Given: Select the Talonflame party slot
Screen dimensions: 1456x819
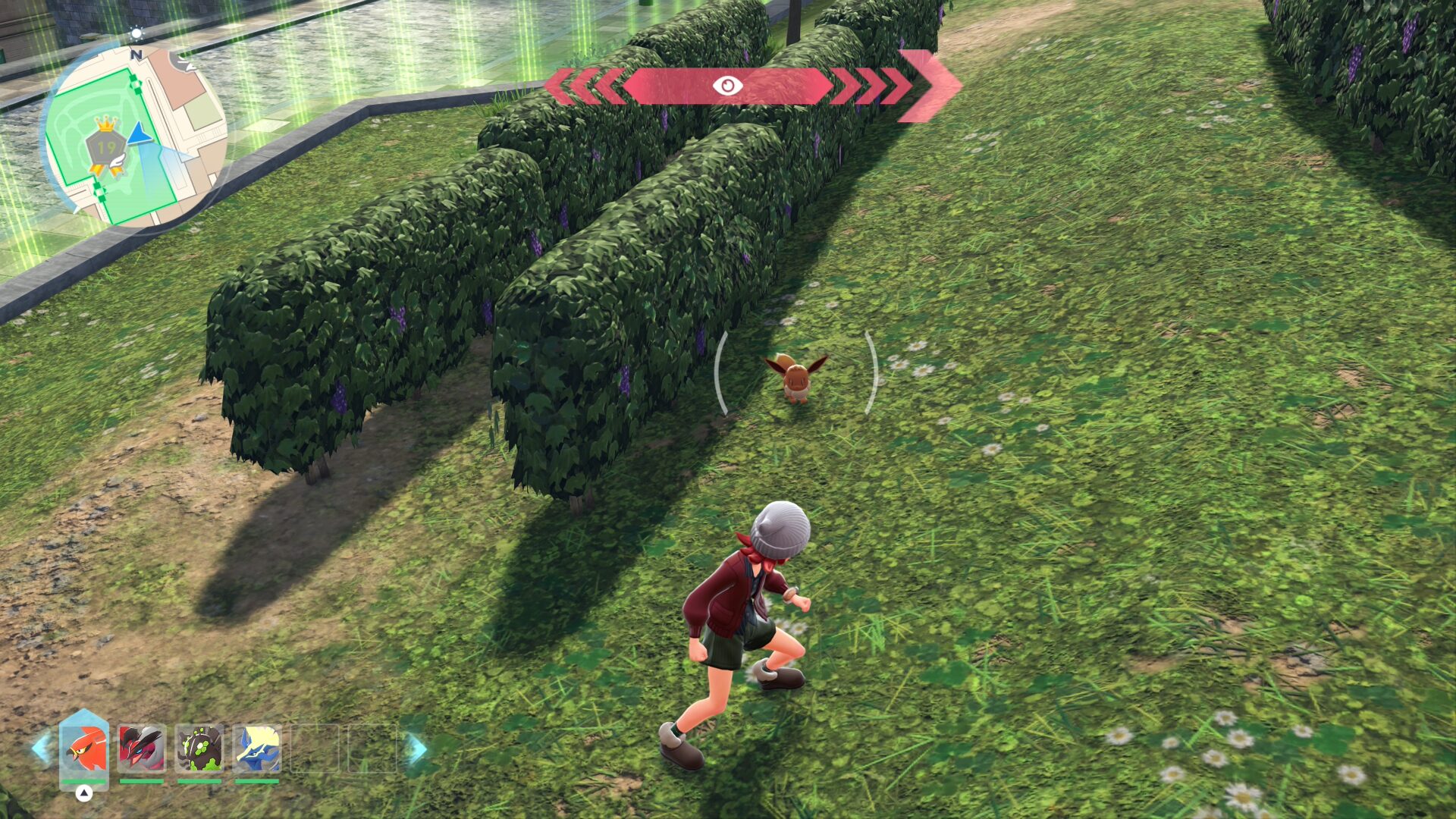Looking at the screenshot, I should click(x=84, y=748).
